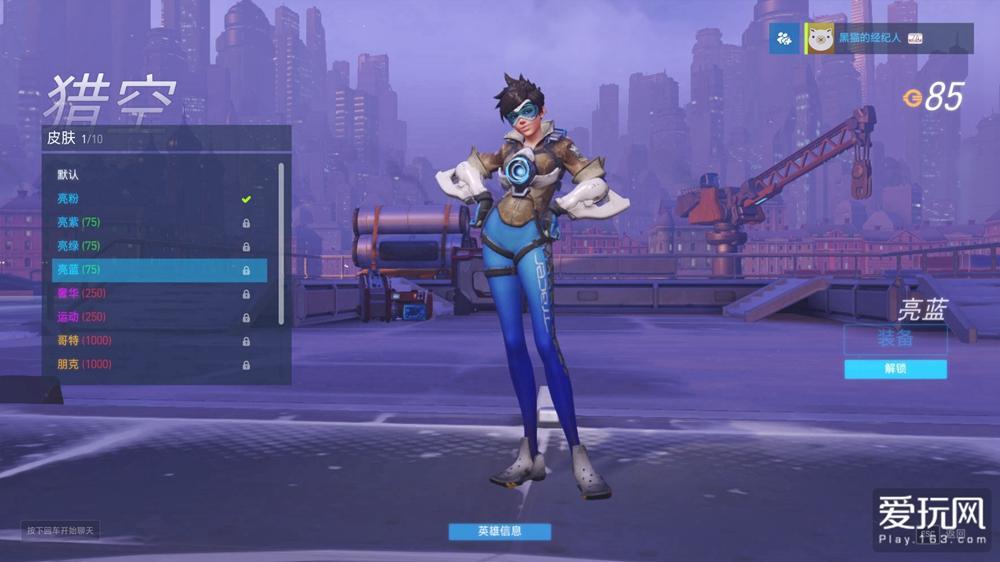Preview the 豪华 (250) skin
The image size is (1000, 562).
click(150, 293)
